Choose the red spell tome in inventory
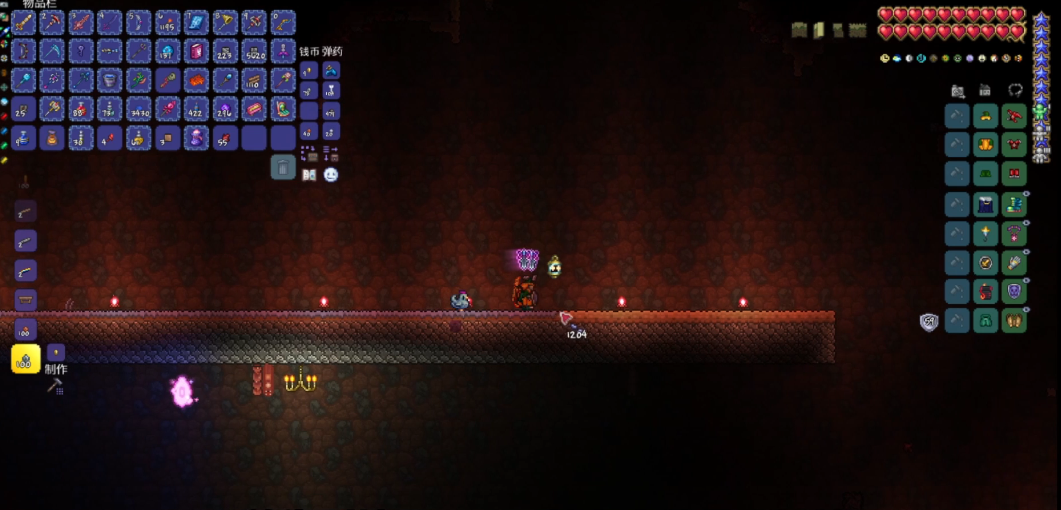The image size is (1061, 510). (196, 51)
